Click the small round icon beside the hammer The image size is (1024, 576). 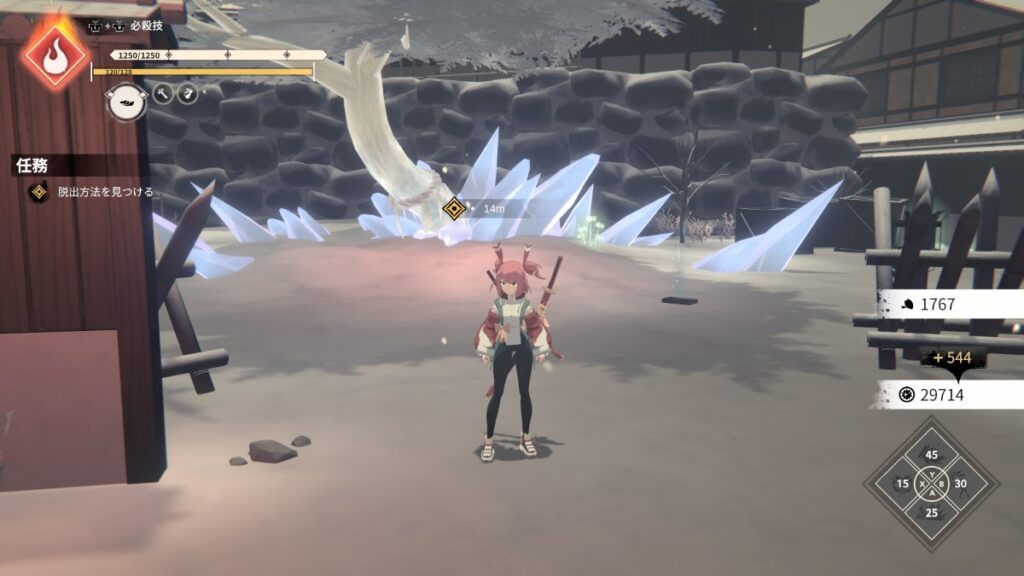(x=188, y=94)
